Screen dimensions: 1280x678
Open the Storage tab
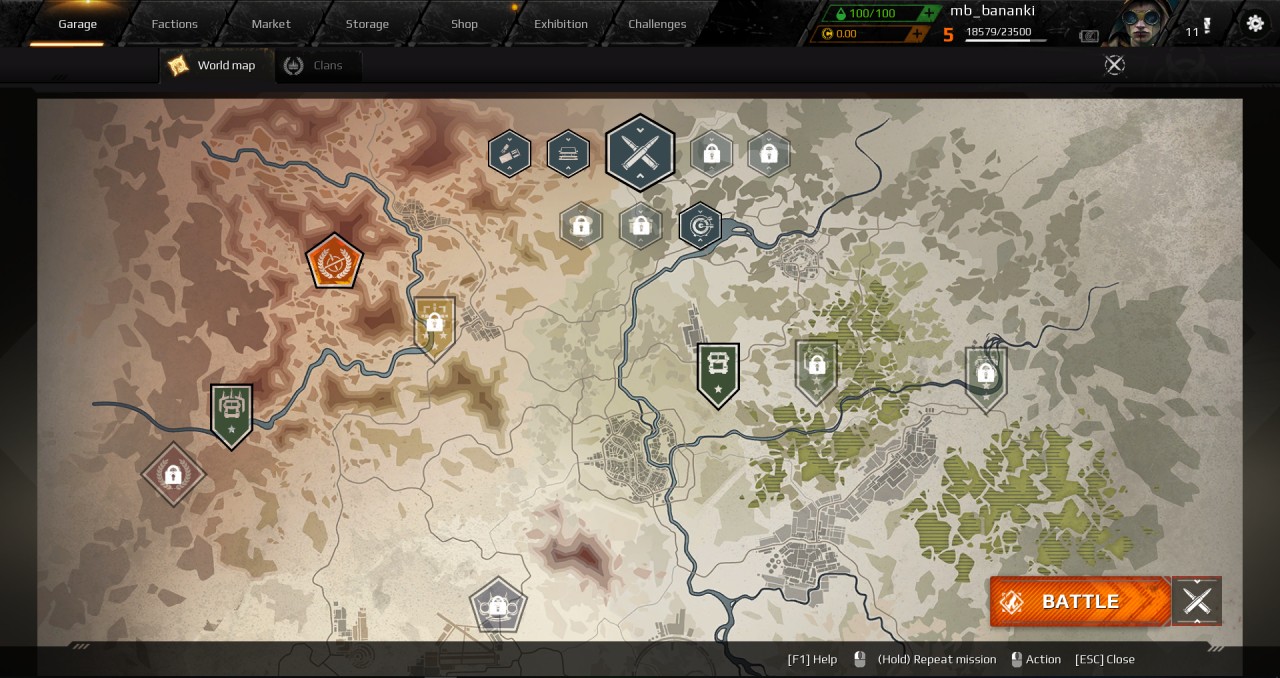click(x=367, y=24)
